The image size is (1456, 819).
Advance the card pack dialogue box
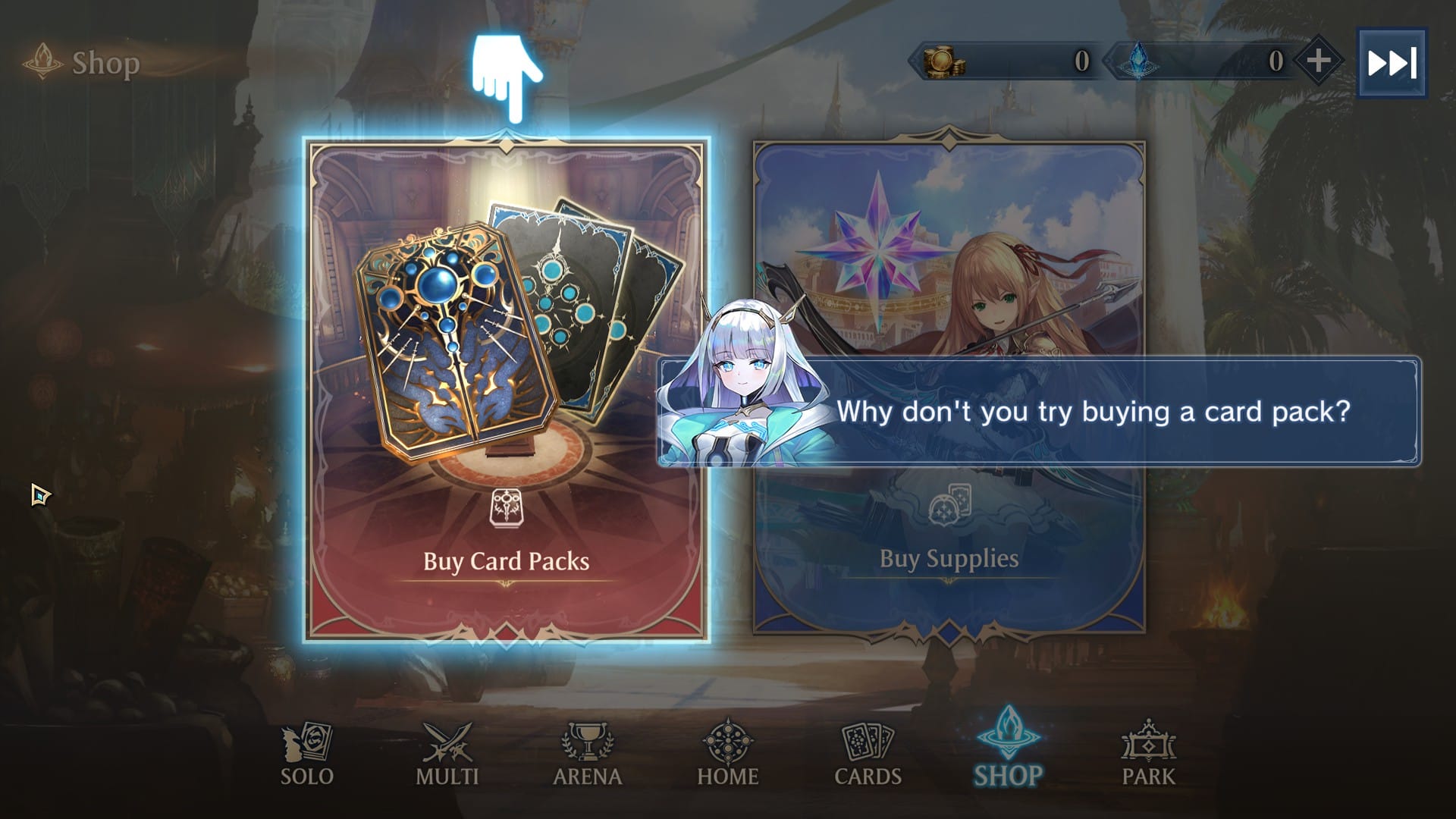[1092, 412]
